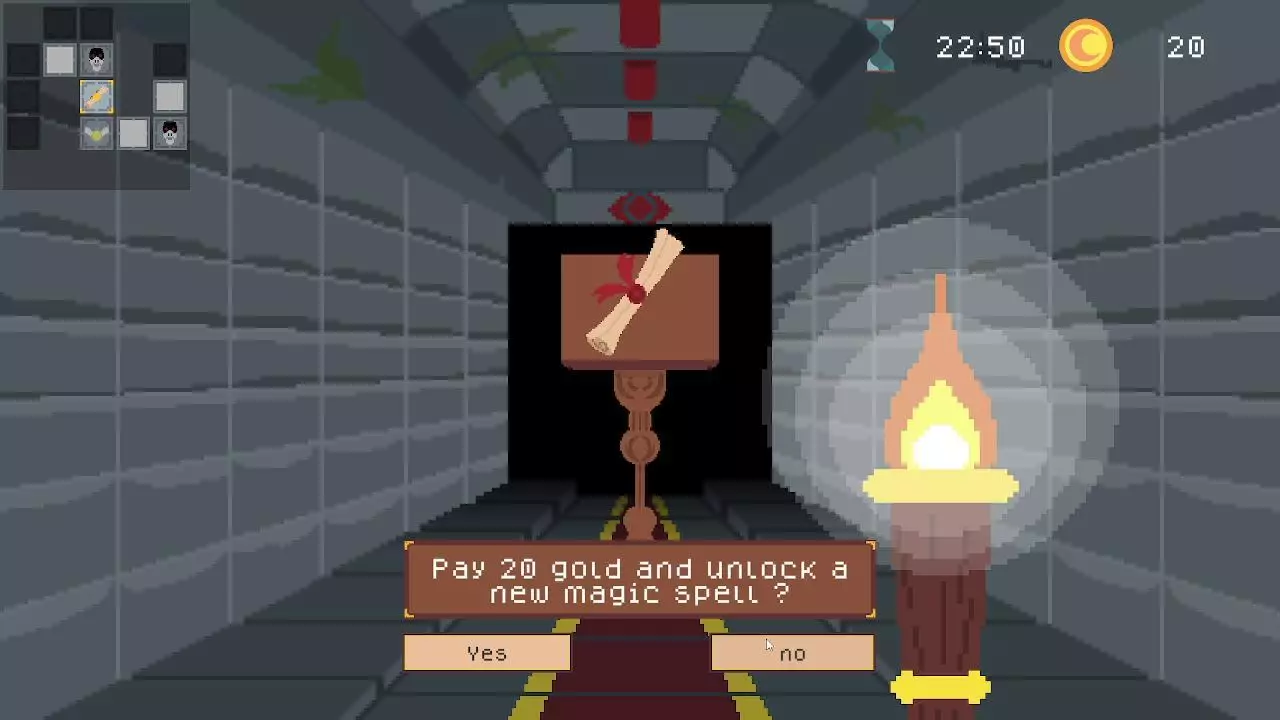Select the gold coin currency icon

tap(1086, 47)
